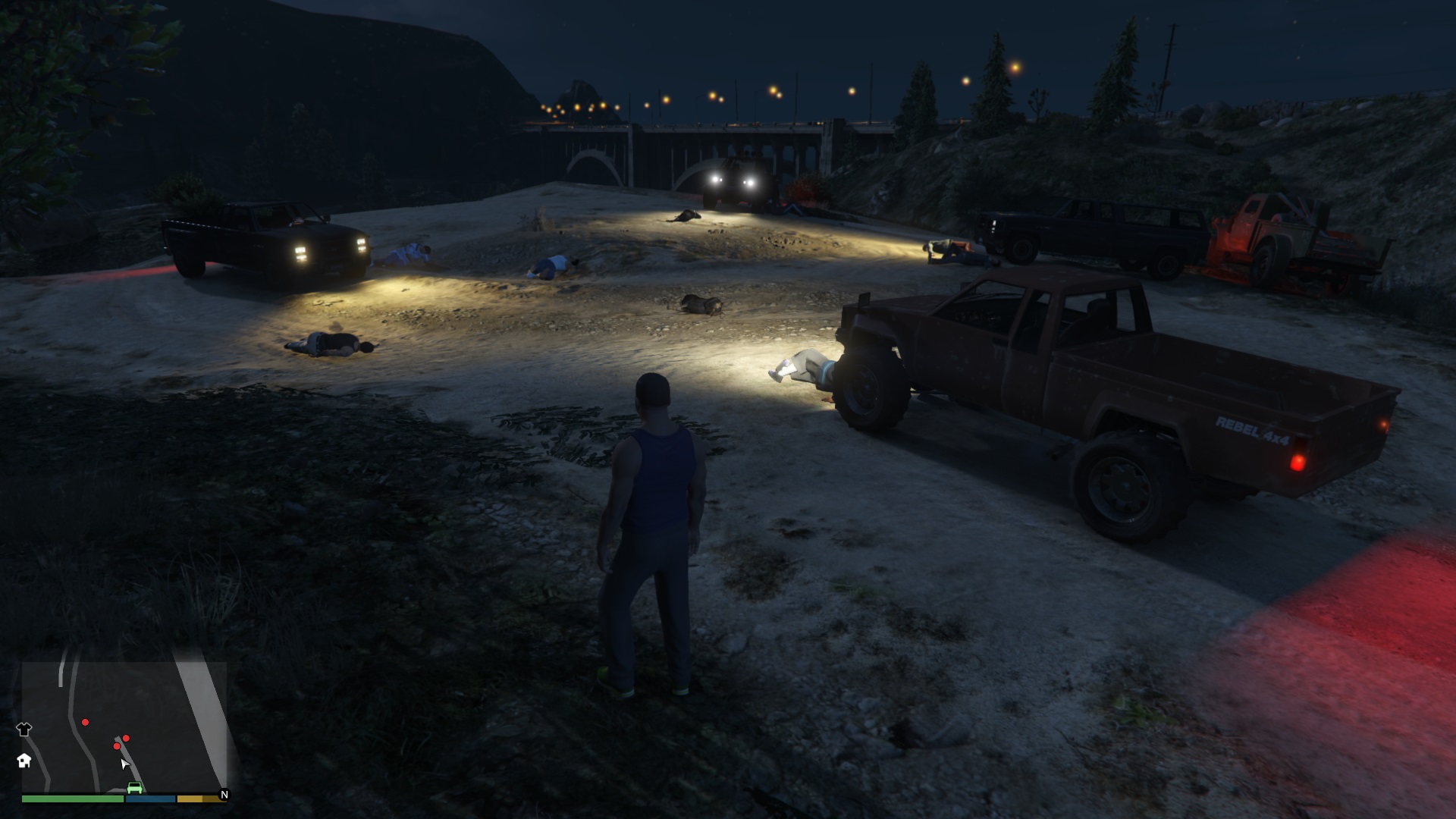This screenshot has height=819, width=1456.
Task: Click the safehouse home icon on minimap
Action: click(26, 761)
